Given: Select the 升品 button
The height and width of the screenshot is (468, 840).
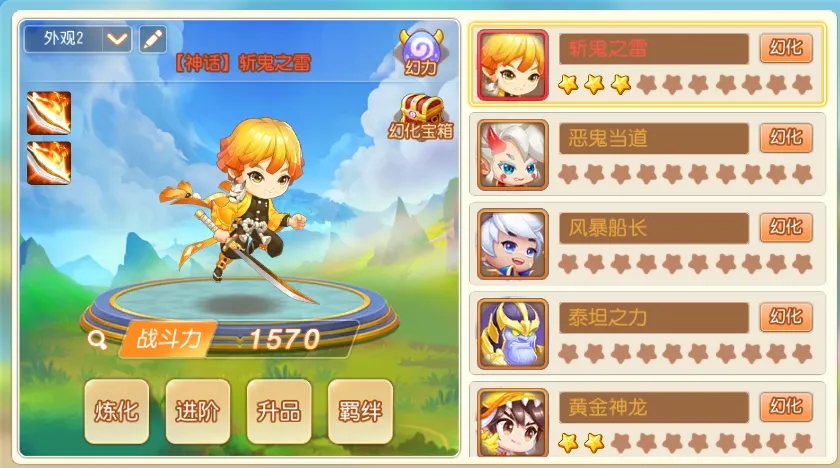Looking at the screenshot, I should [x=279, y=411].
